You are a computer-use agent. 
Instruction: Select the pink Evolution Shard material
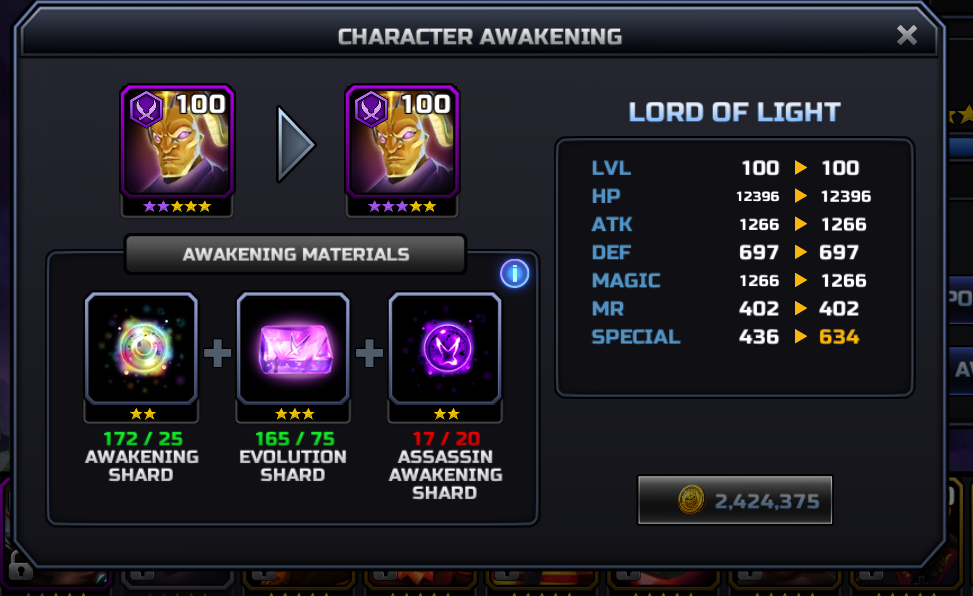coord(293,348)
